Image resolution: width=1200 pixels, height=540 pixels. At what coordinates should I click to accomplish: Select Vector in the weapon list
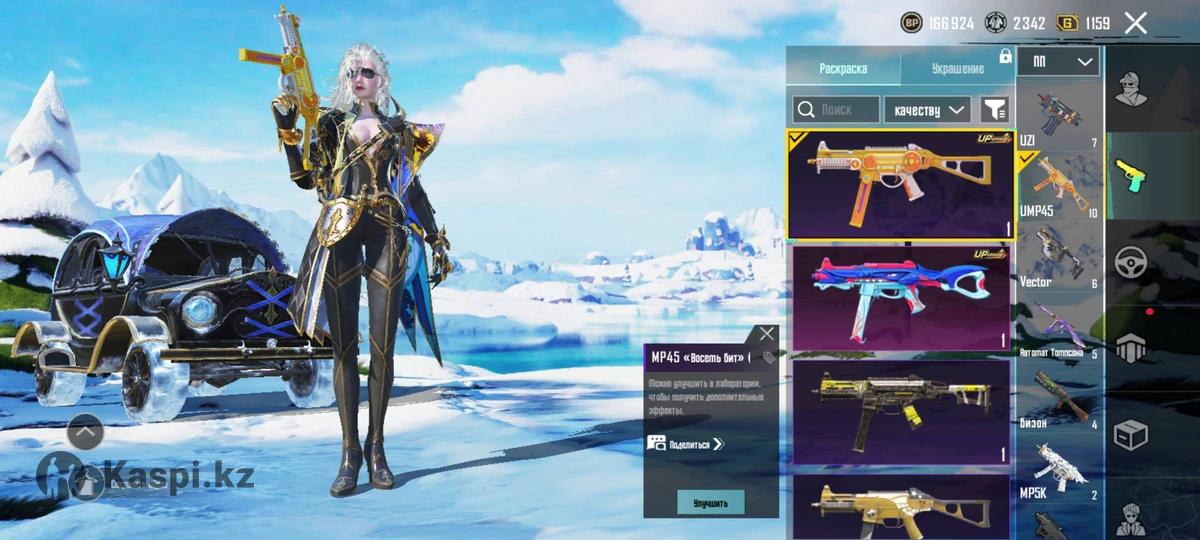(1058, 256)
